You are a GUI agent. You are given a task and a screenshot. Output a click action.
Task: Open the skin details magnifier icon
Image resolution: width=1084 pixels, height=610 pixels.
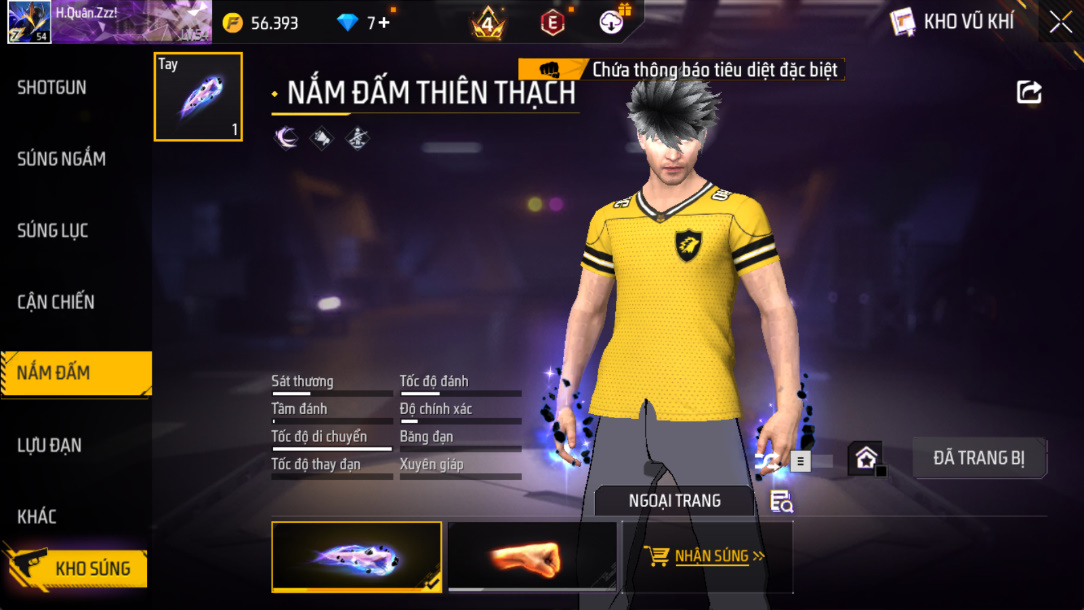pos(781,502)
